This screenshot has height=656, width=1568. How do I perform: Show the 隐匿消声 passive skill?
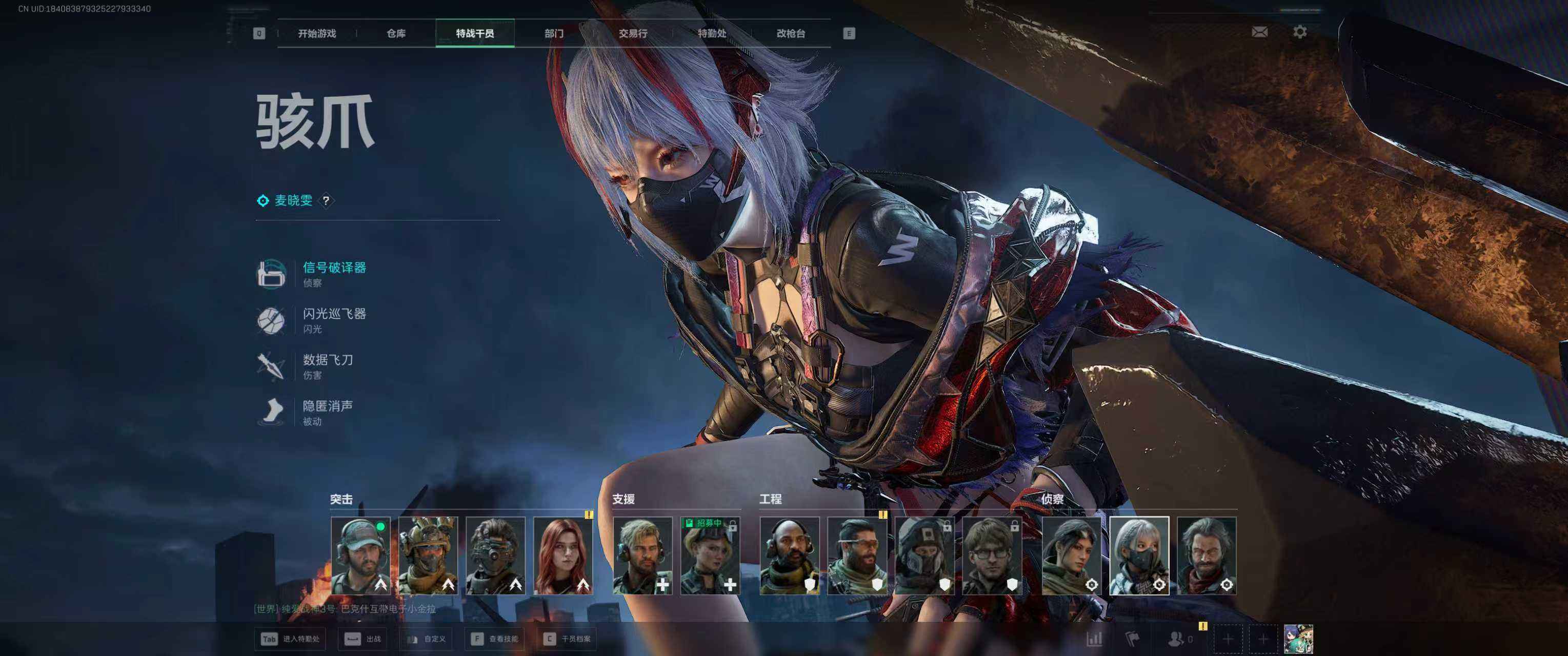(x=328, y=406)
